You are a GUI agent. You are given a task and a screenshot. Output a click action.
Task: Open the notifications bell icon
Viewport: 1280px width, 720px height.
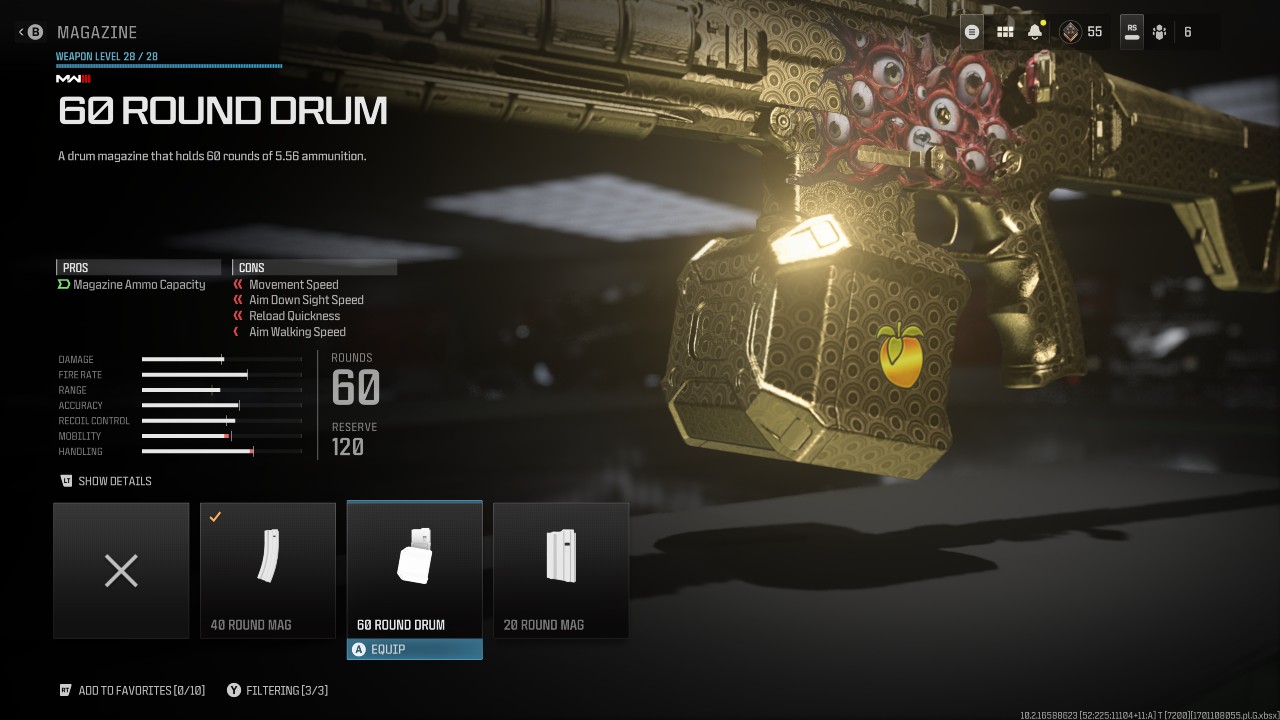pos(1032,31)
